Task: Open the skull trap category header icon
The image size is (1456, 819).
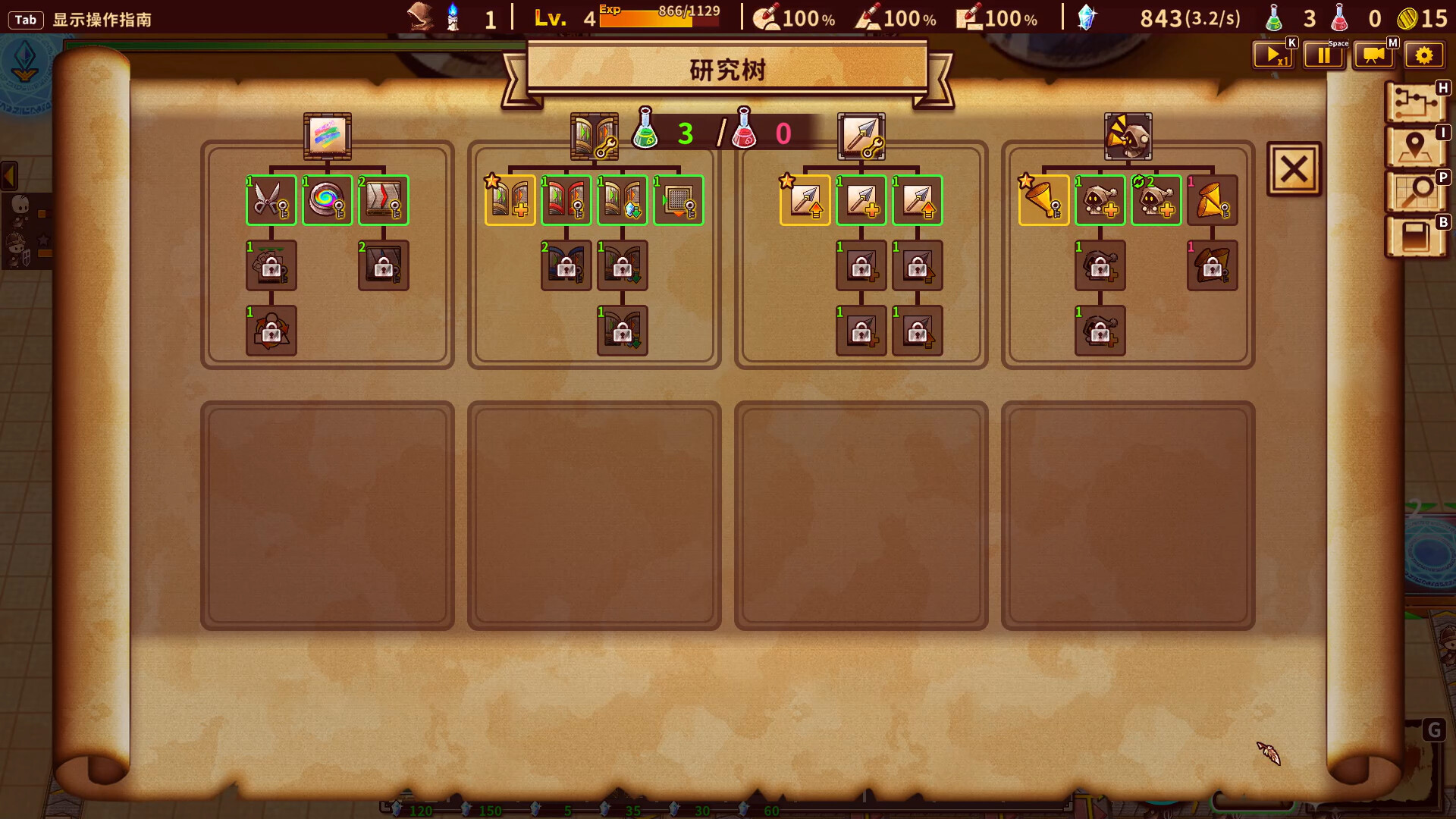Action: (x=1128, y=136)
